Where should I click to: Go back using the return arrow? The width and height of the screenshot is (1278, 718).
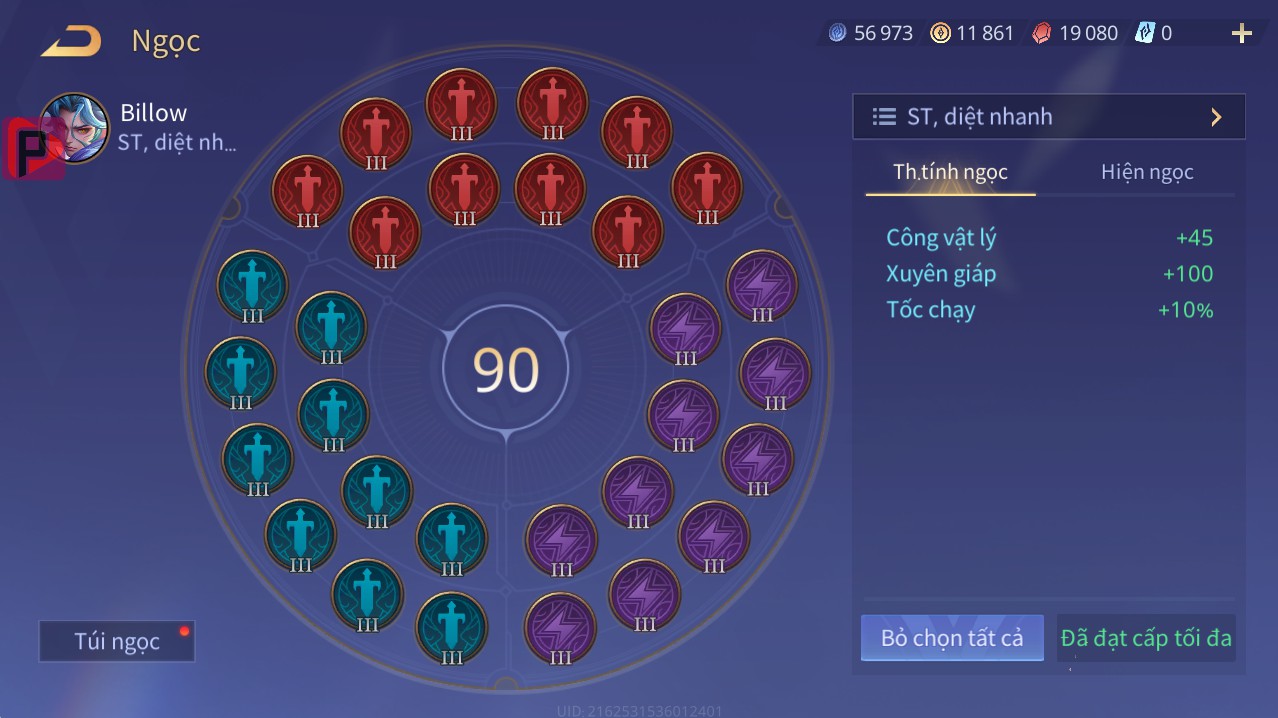(71, 42)
